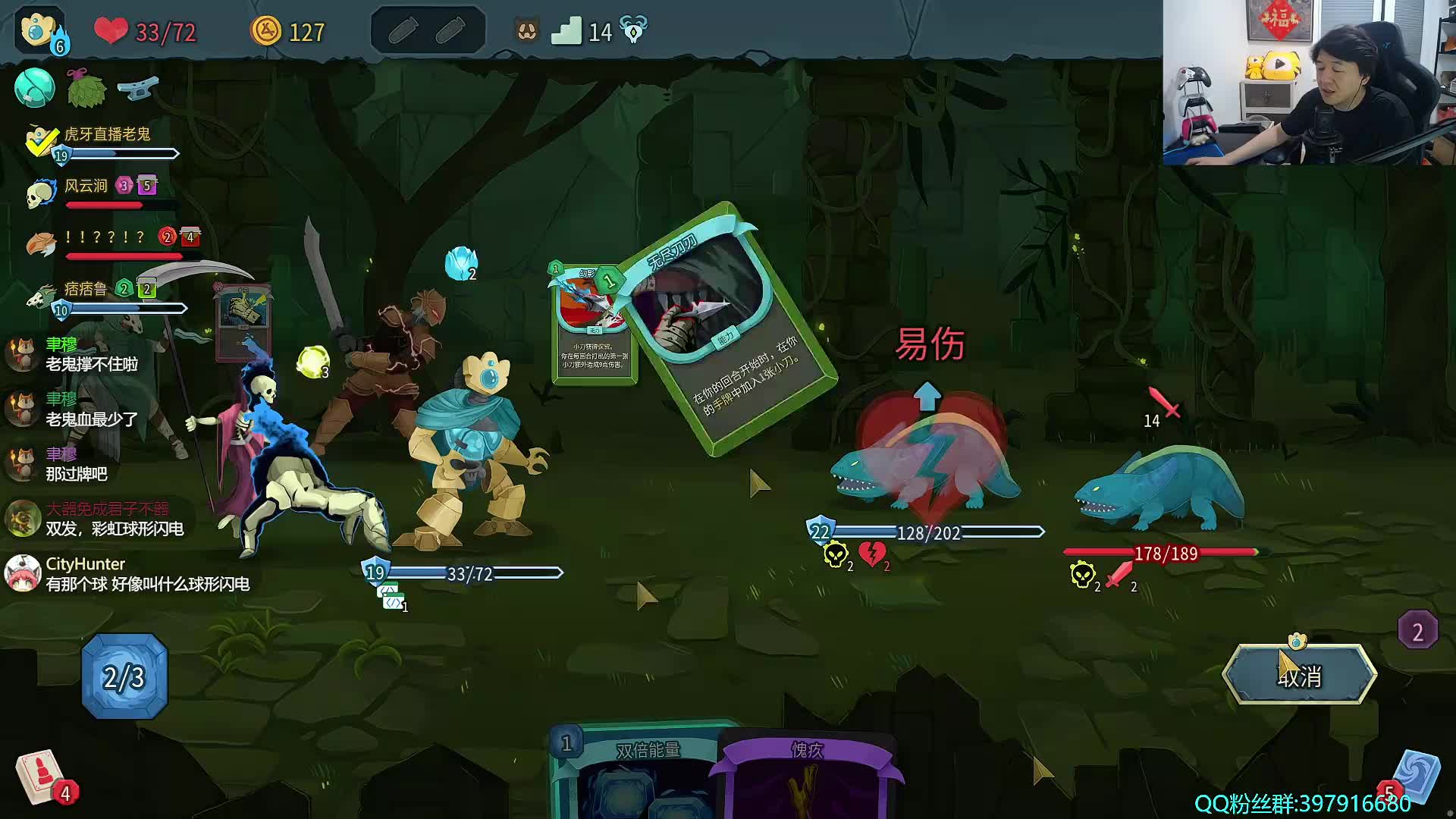This screenshot has height=819, width=1456.
Task: Inspect the green berry relic with bow
Action: (86, 88)
